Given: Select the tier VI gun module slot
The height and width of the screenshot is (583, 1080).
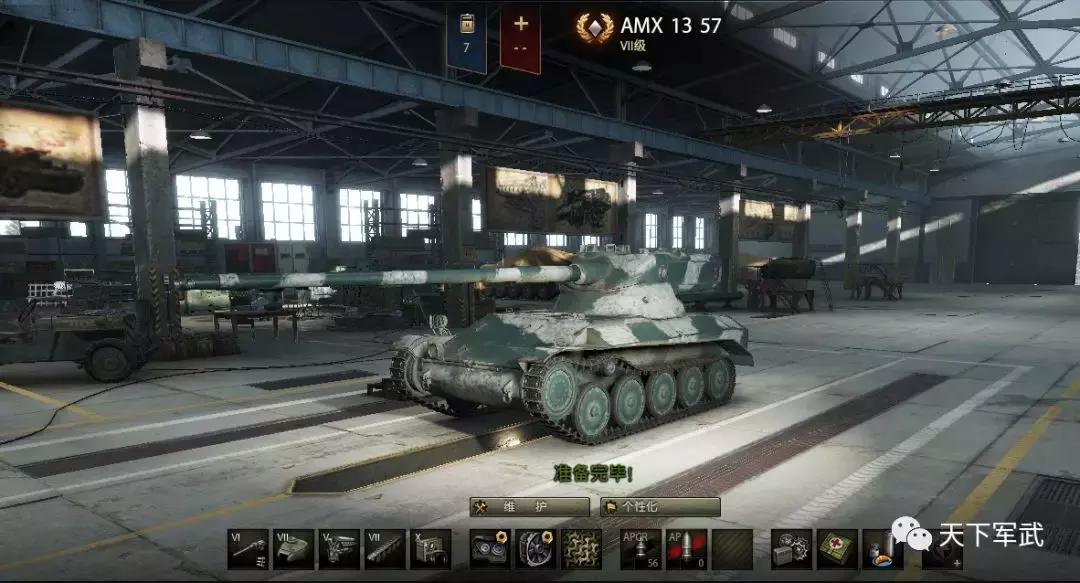Looking at the screenshot, I should coord(247,549).
